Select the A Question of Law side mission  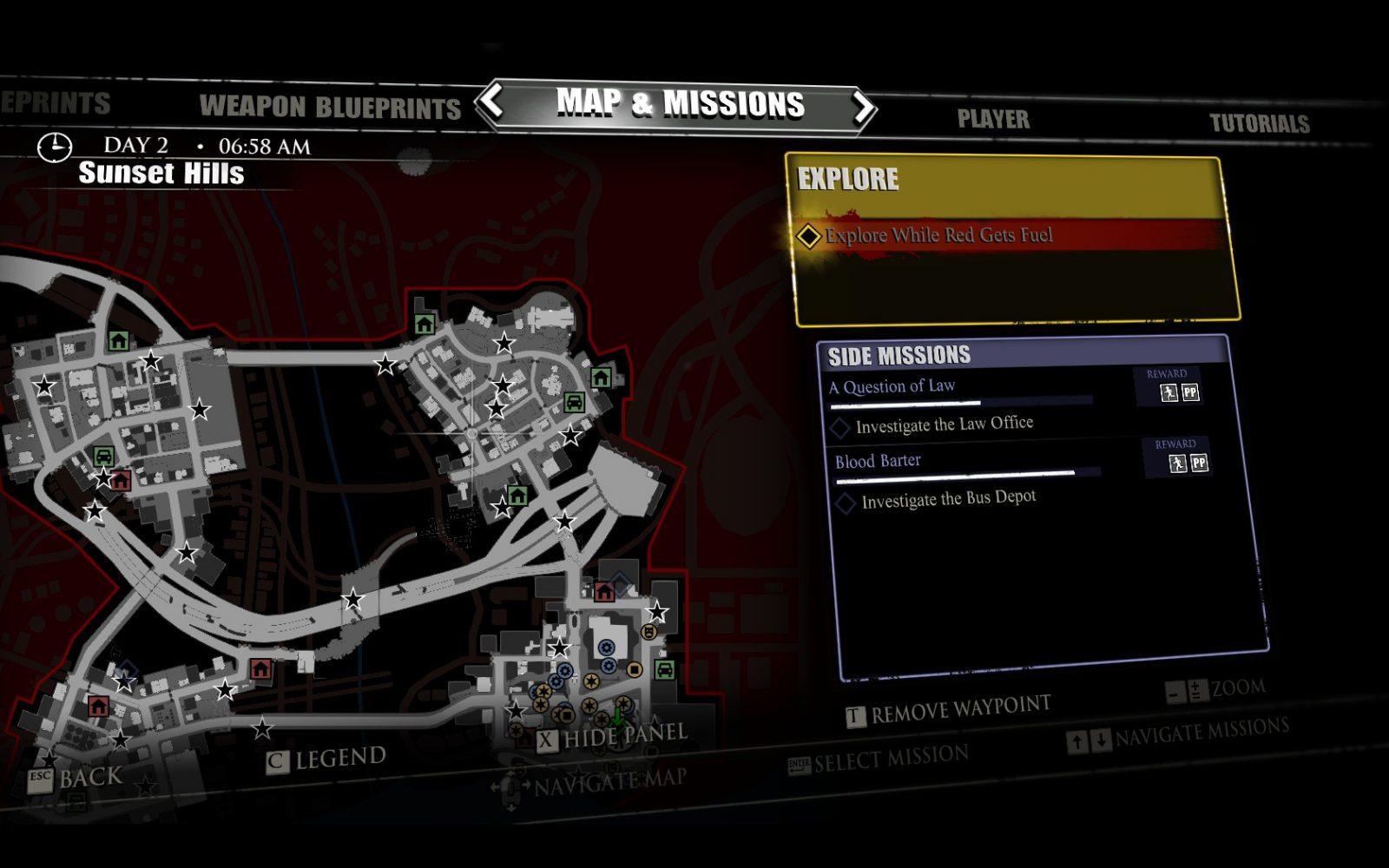coord(892,387)
